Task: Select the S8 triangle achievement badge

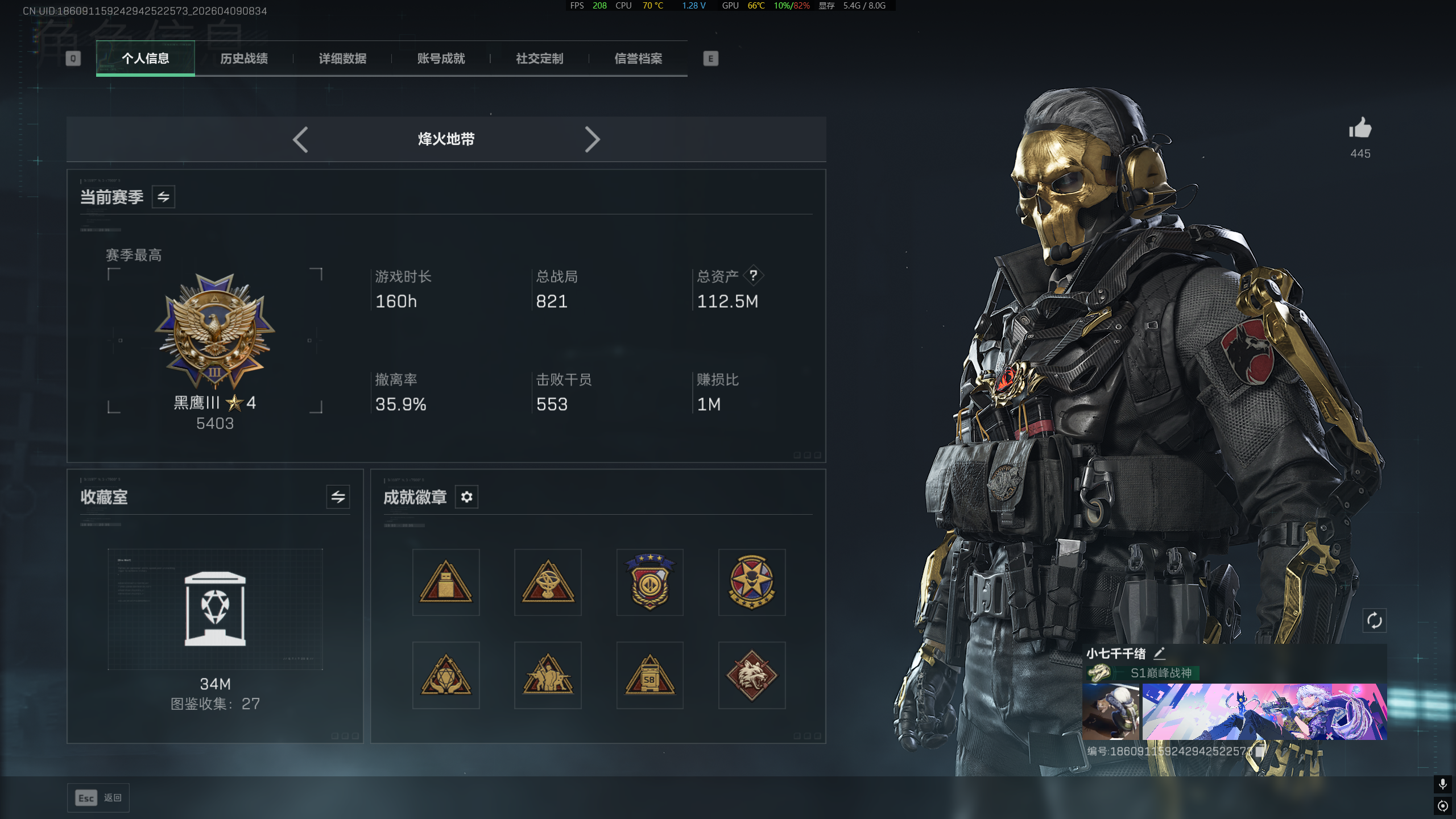Action: coord(650,675)
